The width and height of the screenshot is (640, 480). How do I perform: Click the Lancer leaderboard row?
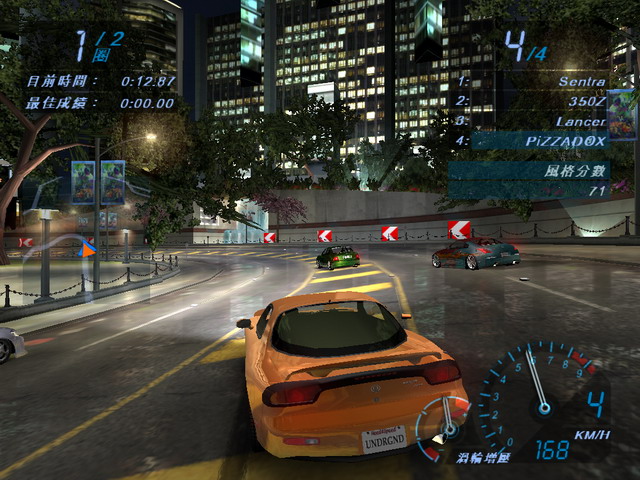(x=530, y=121)
